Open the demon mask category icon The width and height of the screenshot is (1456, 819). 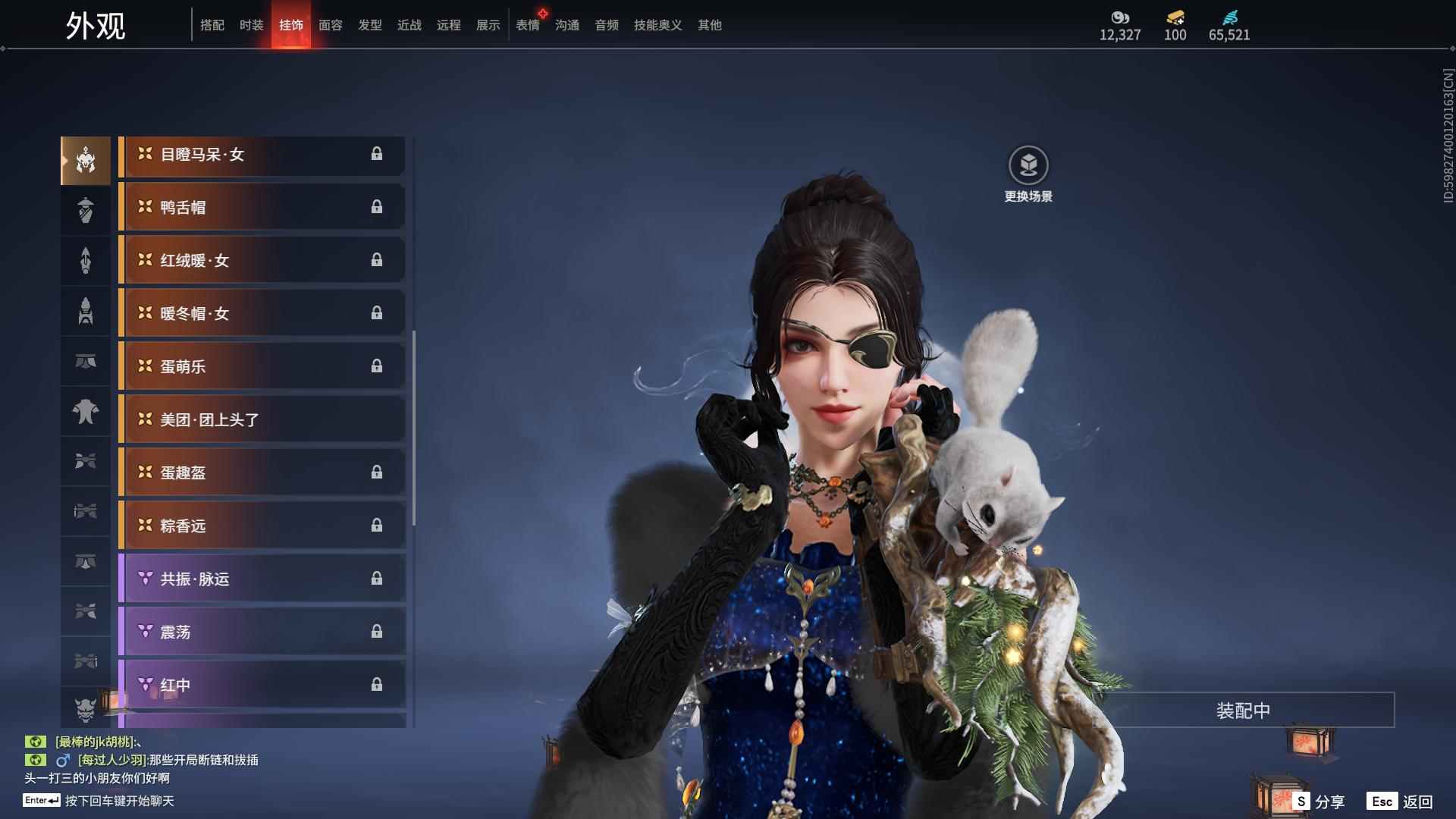tap(86, 709)
